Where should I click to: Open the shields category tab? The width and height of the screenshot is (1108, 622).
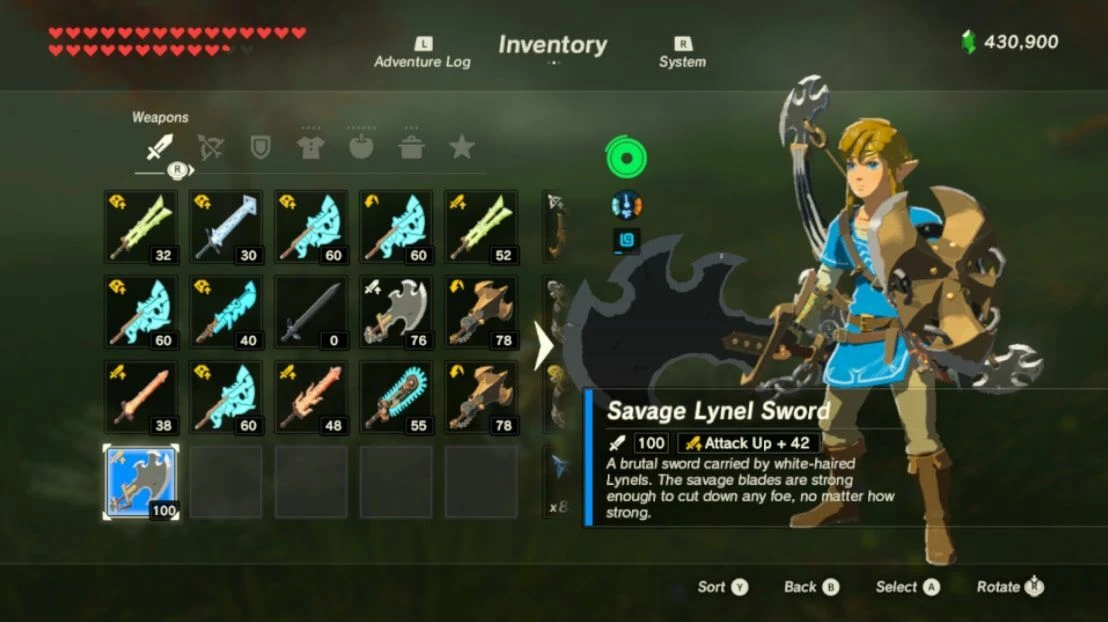click(260, 148)
